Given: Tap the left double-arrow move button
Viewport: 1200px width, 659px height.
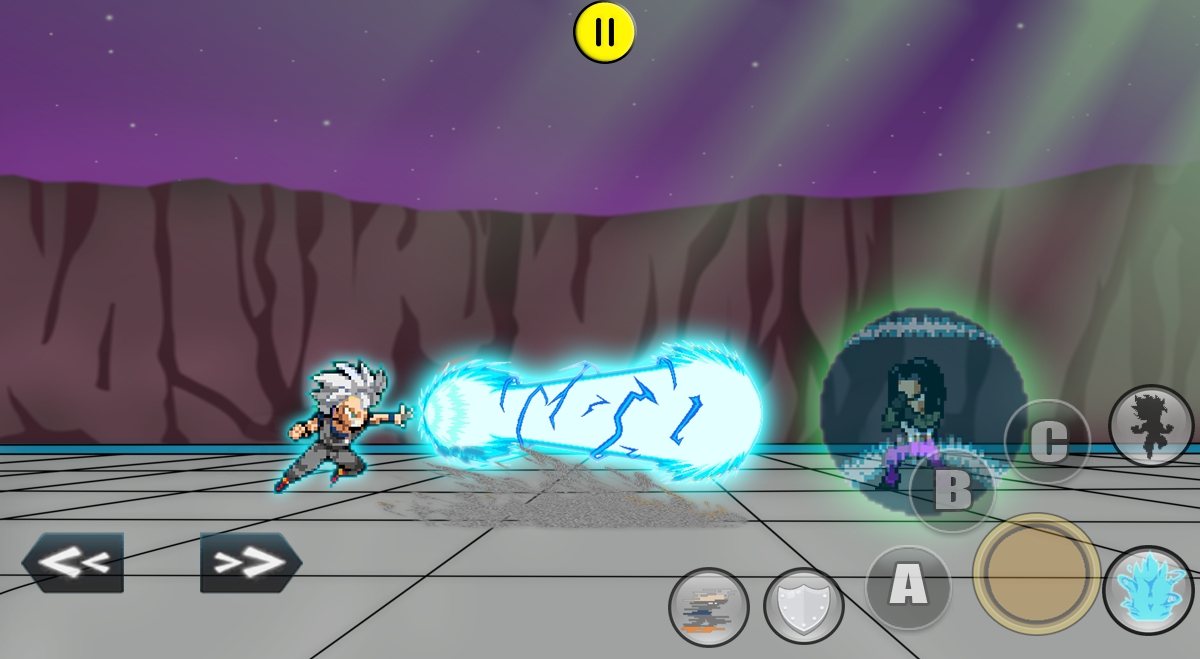Looking at the screenshot, I should (73, 562).
